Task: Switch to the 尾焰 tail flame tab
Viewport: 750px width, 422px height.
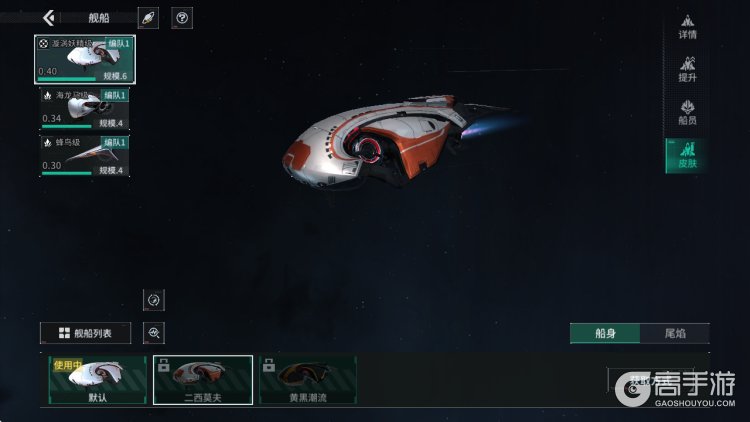Action: click(x=674, y=334)
